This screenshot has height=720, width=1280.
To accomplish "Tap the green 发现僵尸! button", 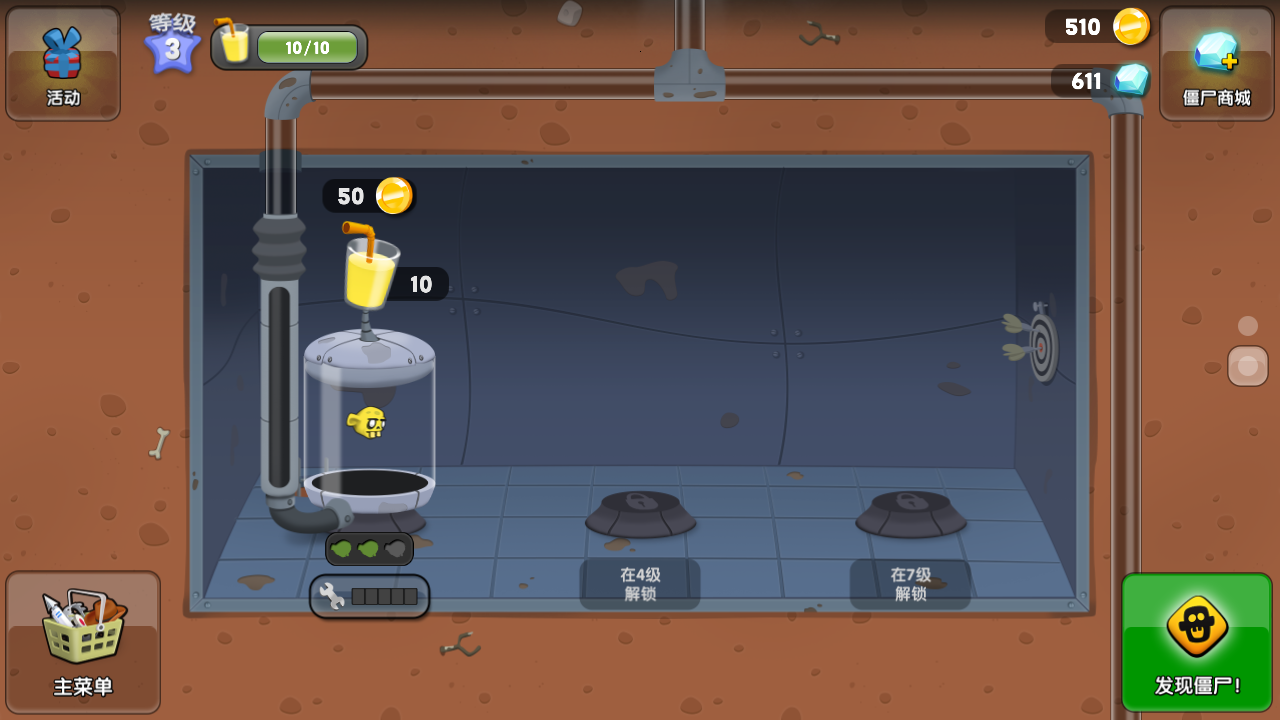I will (x=1197, y=642).
